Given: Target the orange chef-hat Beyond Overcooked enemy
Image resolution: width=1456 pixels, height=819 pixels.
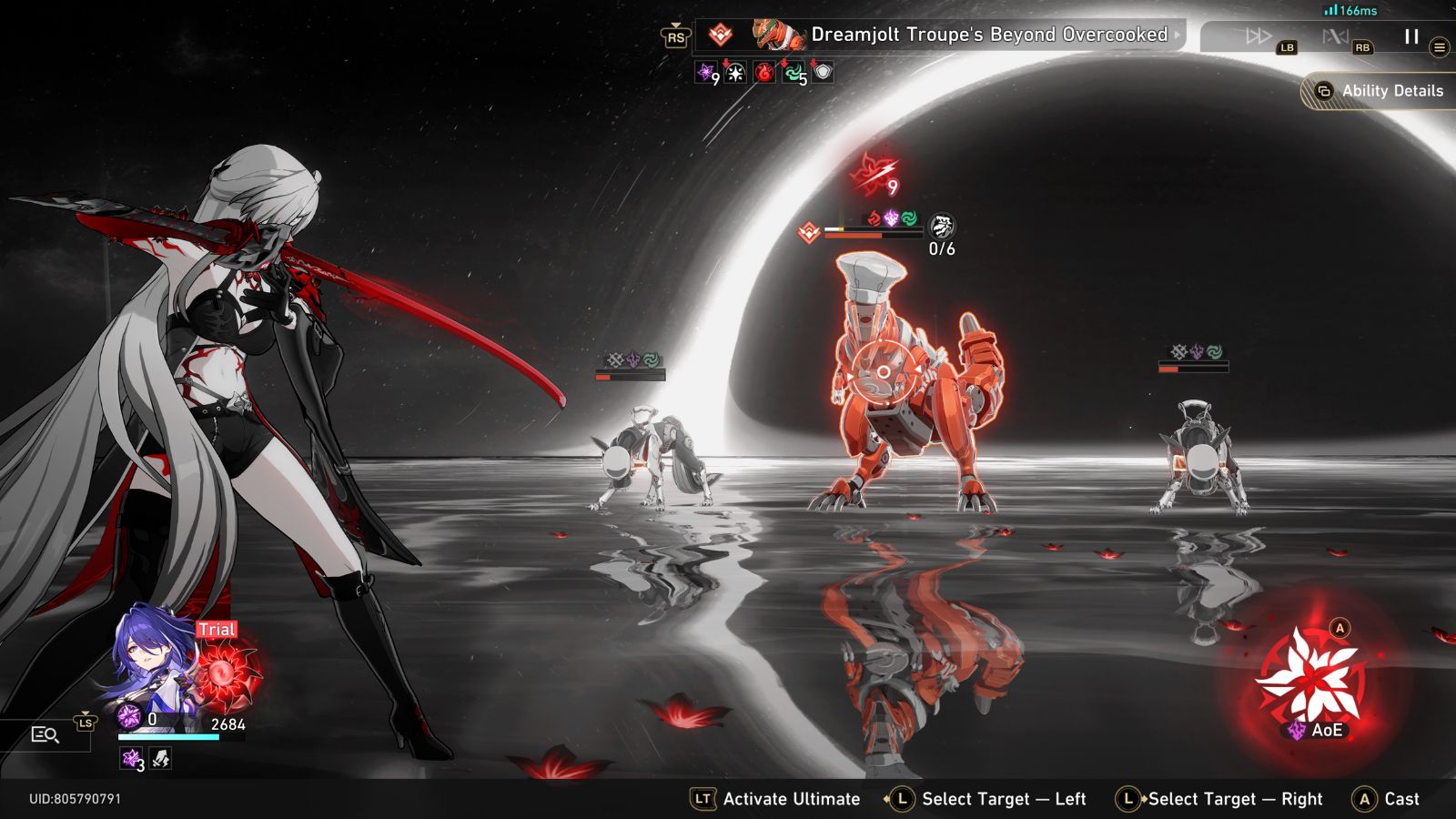Looking at the screenshot, I should [910, 382].
